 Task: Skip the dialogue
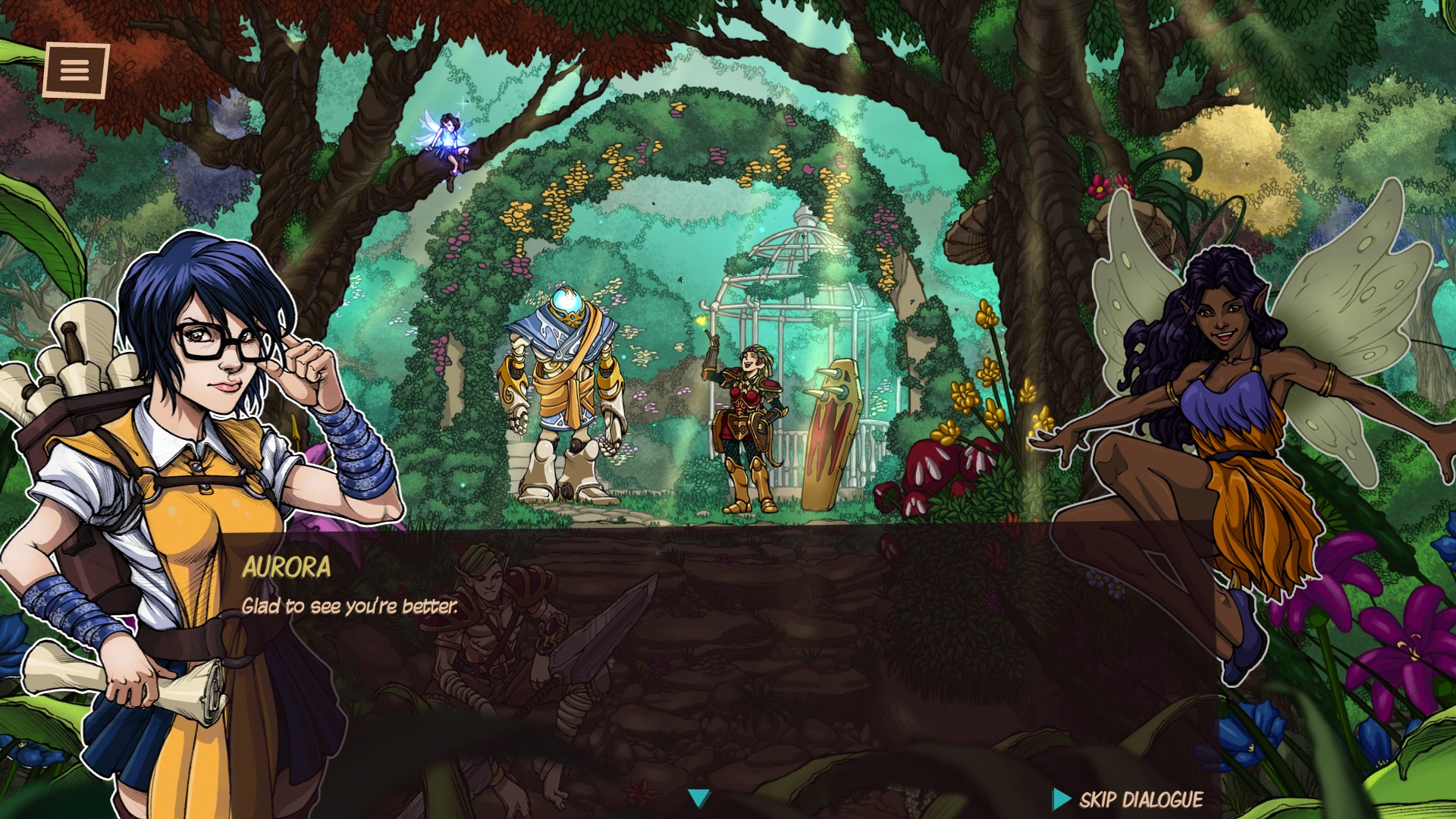pos(1128,799)
